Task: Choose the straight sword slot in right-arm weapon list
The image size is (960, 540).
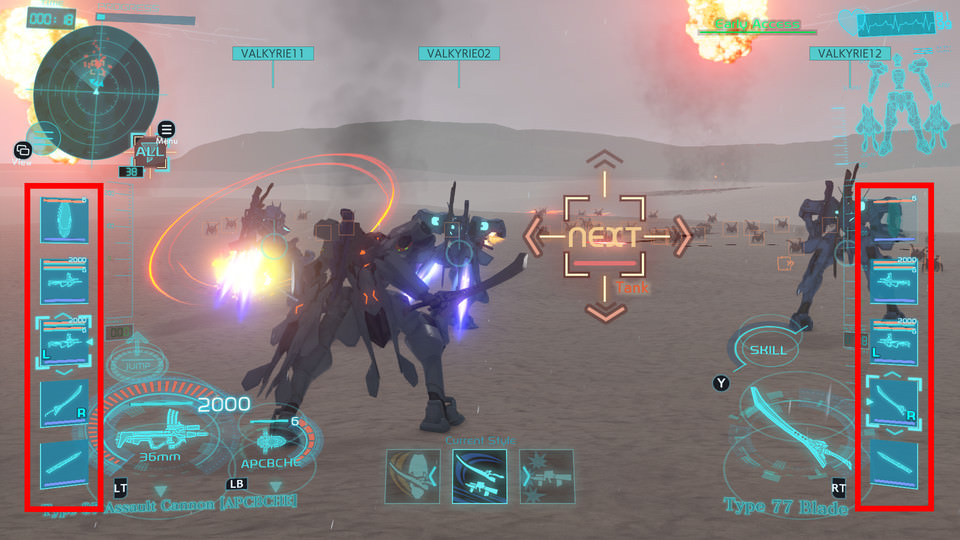Action: (894, 465)
